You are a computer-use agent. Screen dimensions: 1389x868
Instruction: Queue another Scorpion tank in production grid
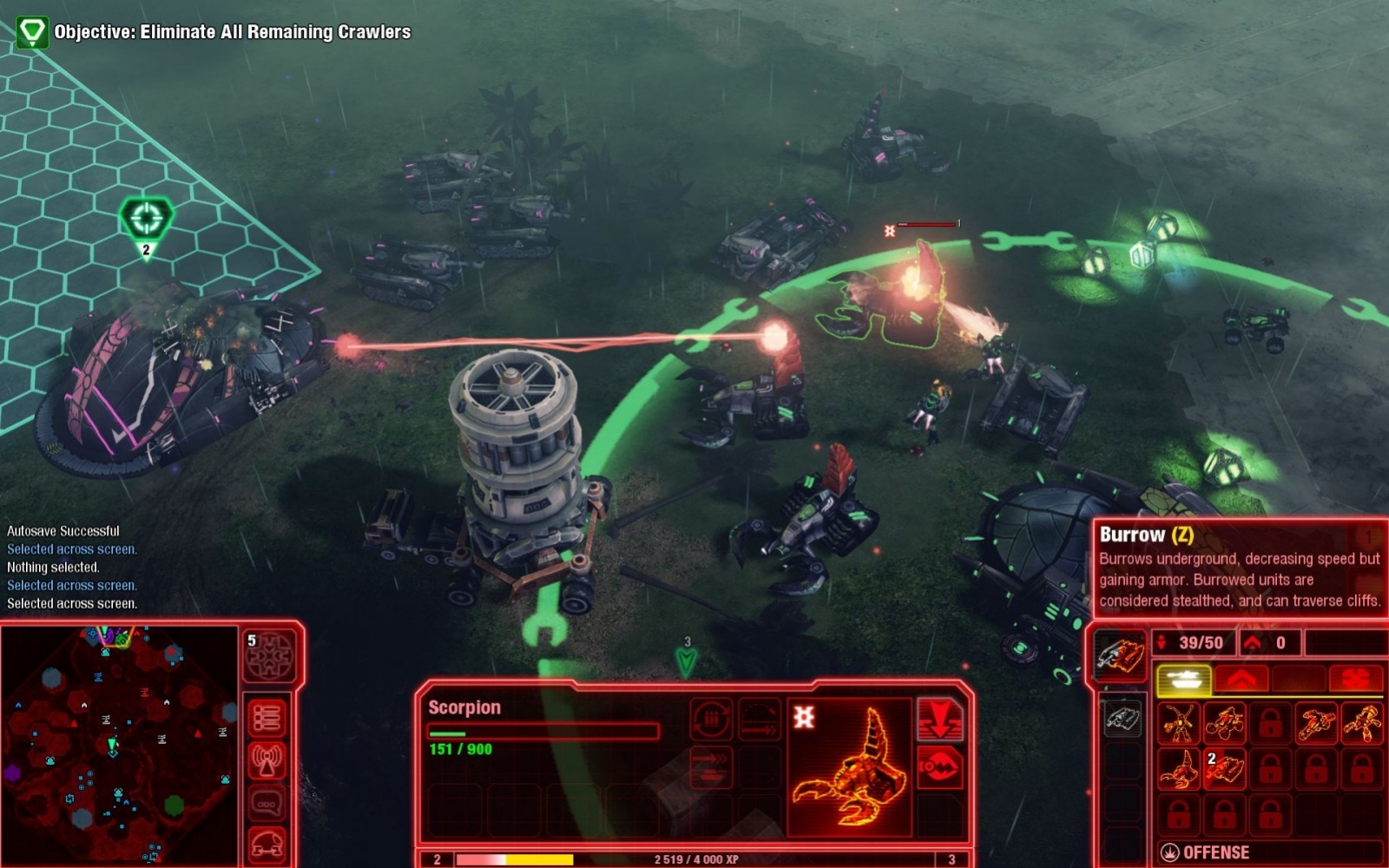[1180, 771]
